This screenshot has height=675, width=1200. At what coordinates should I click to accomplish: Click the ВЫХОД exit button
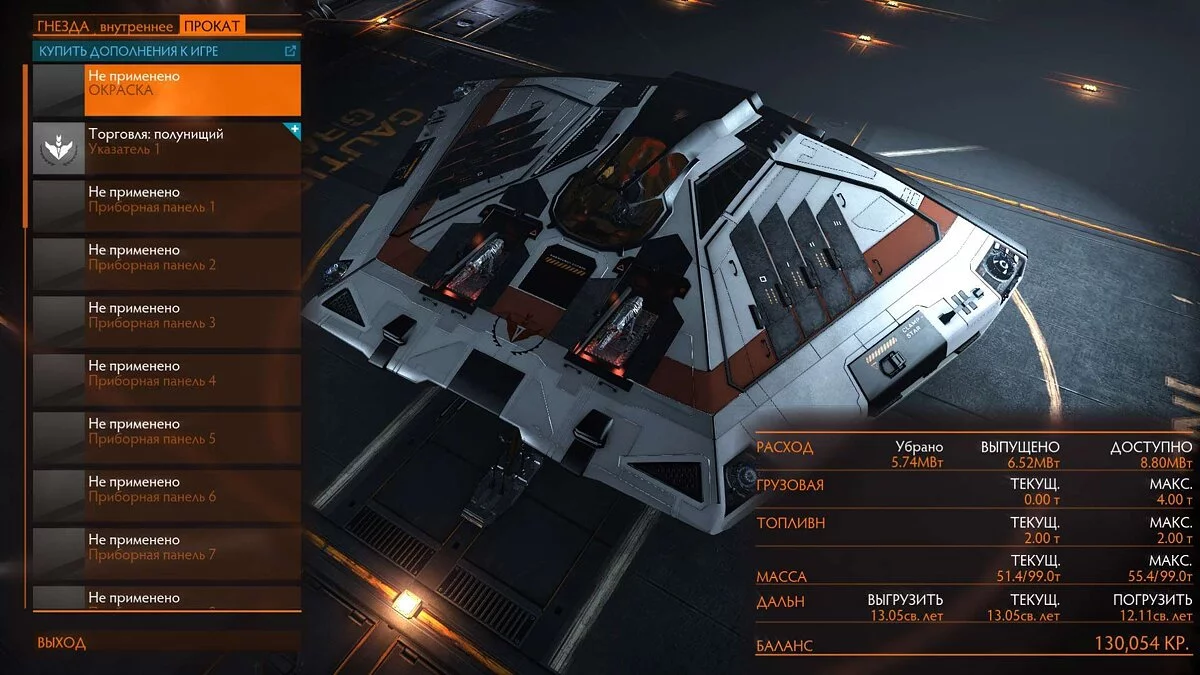click(62, 643)
